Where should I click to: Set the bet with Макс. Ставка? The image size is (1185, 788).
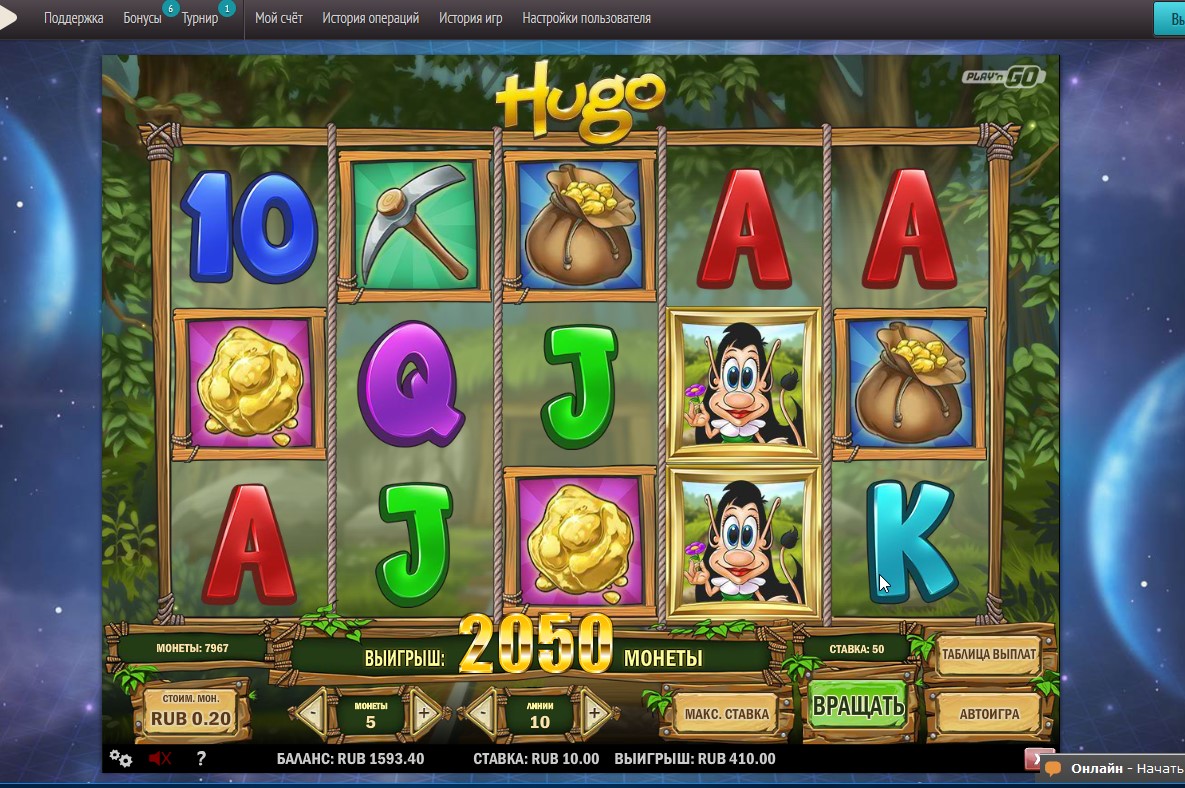tap(727, 714)
